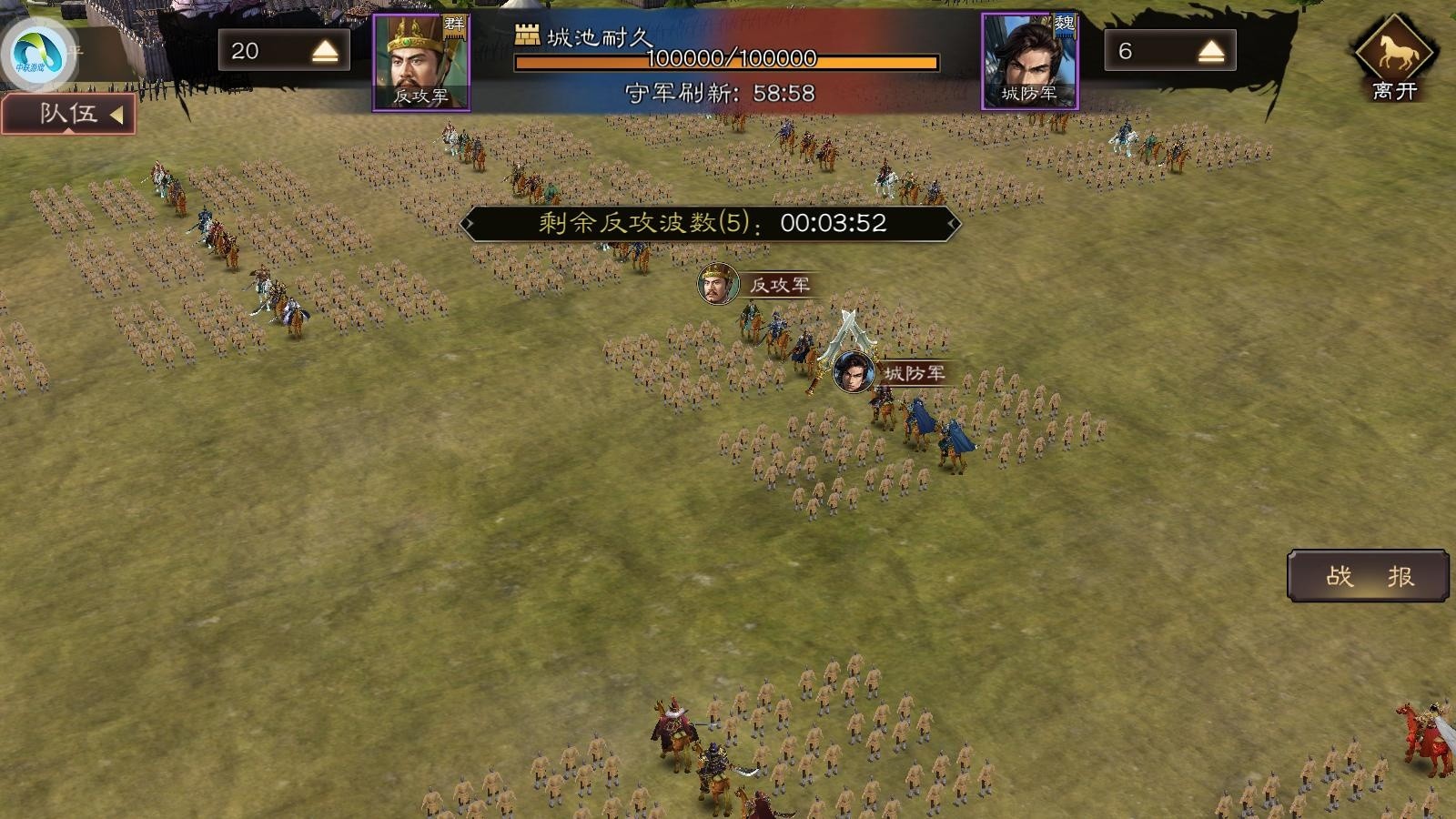Open the 战报 battle report
Image resolution: width=1456 pixels, height=819 pixels.
click(1368, 576)
